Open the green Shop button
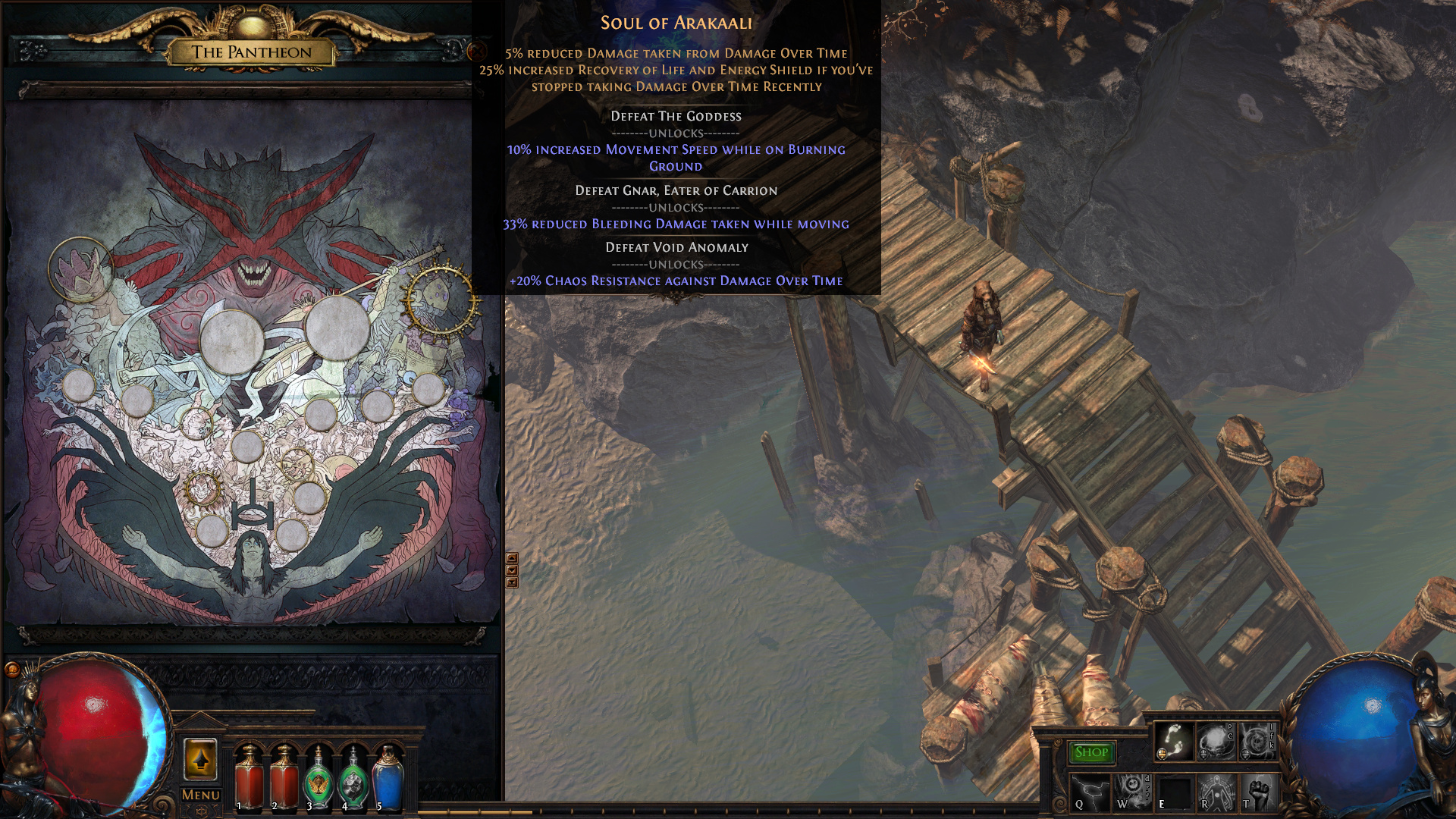The height and width of the screenshot is (819, 1456). click(1091, 752)
